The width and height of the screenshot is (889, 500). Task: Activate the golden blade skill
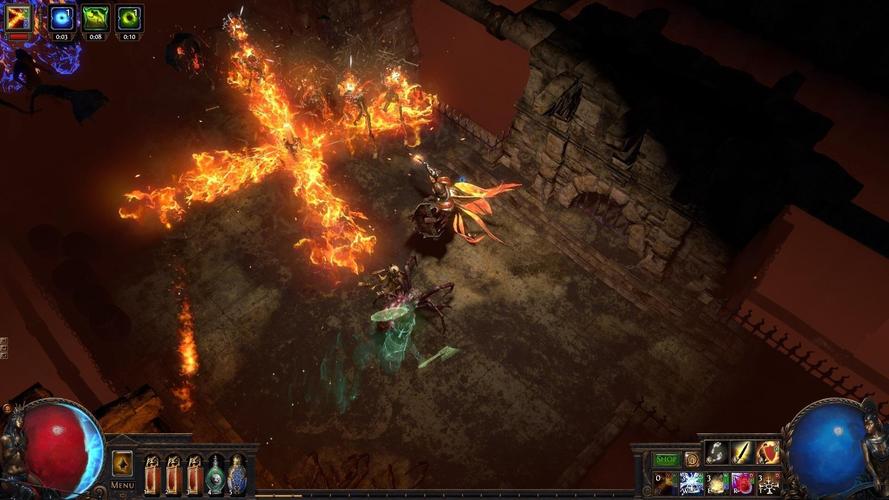[741, 452]
